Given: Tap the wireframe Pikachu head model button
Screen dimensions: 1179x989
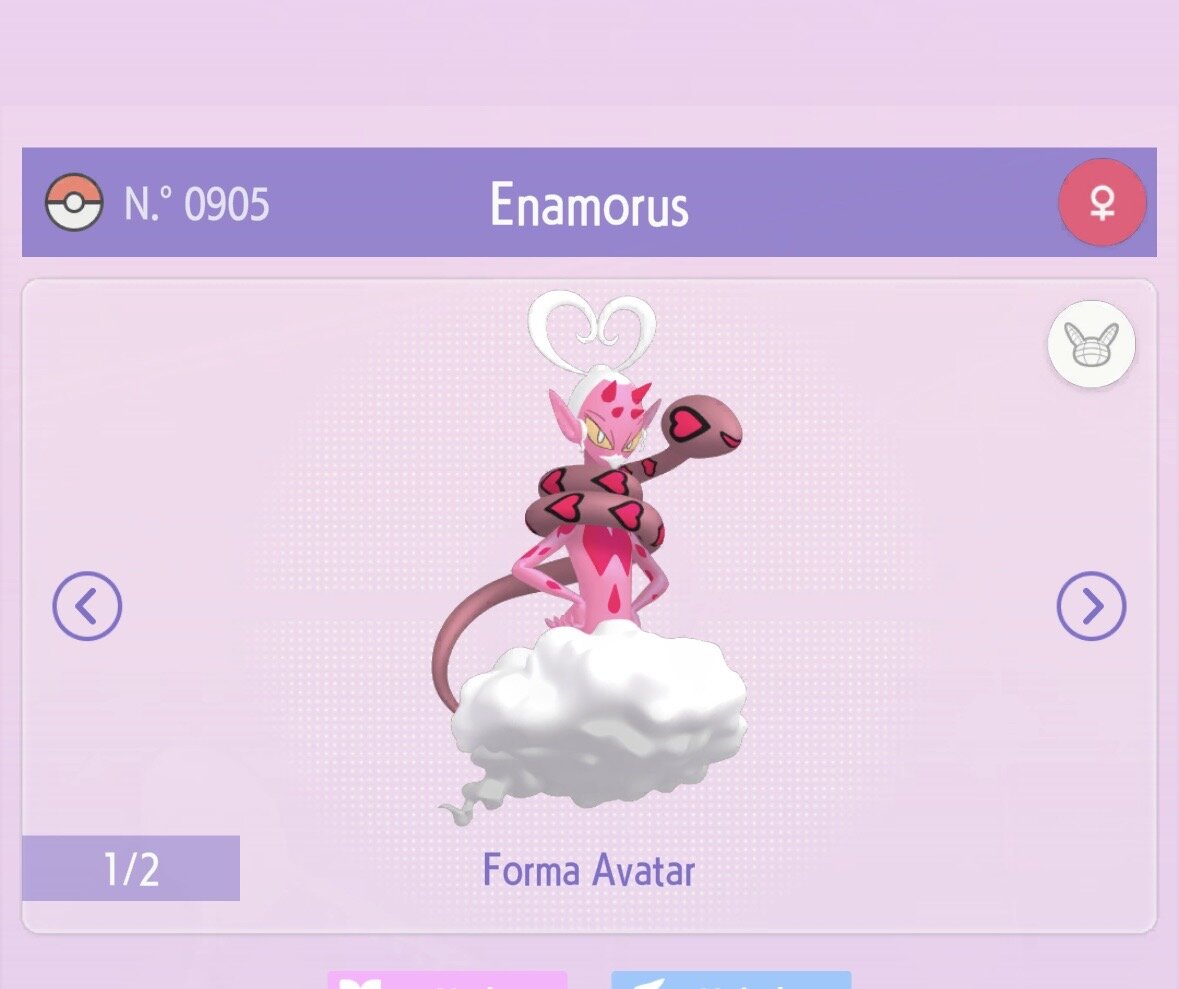Looking at the screenshot, I should pos(1091,345).
